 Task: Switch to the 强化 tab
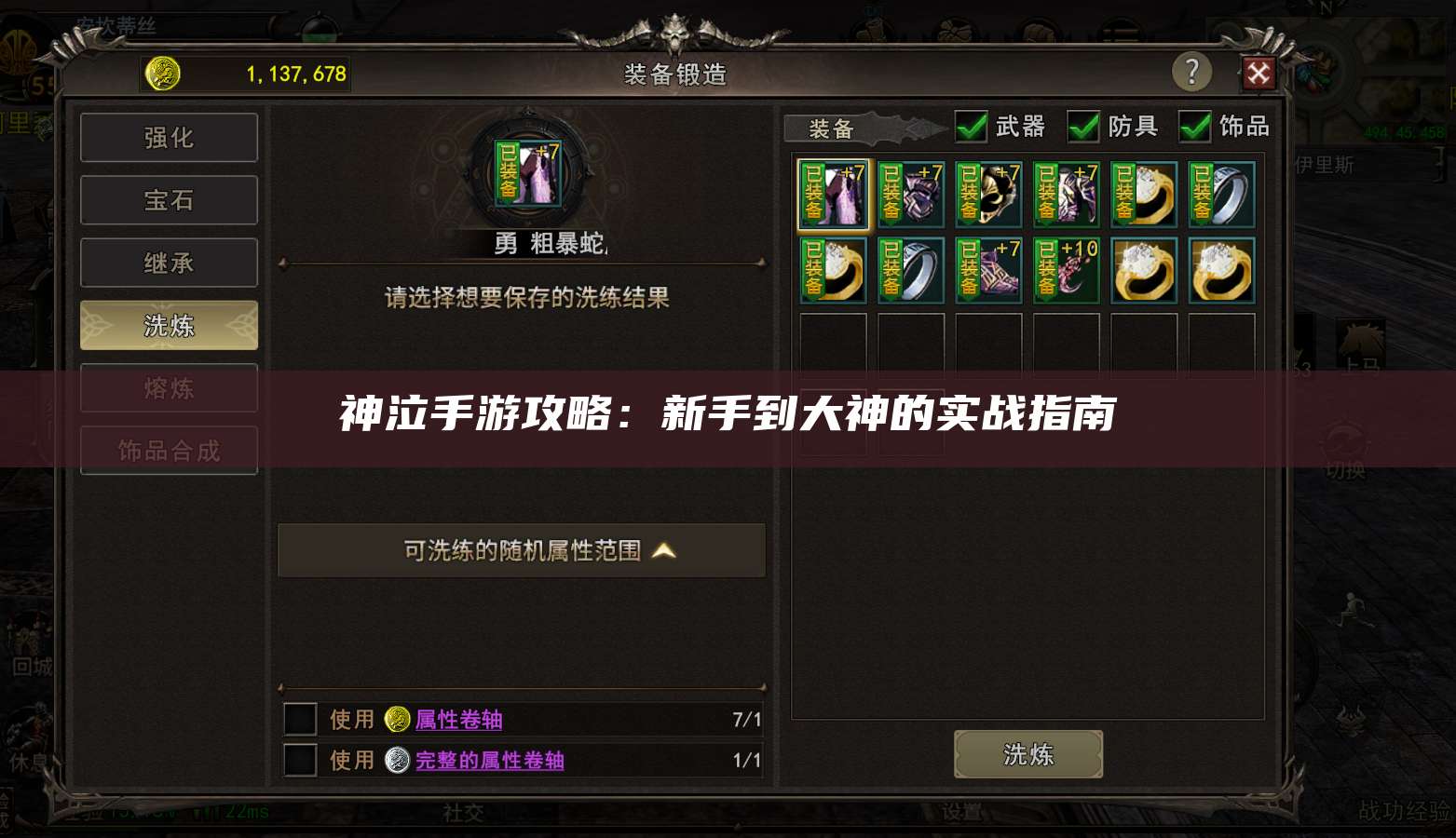tap(169, 137)
